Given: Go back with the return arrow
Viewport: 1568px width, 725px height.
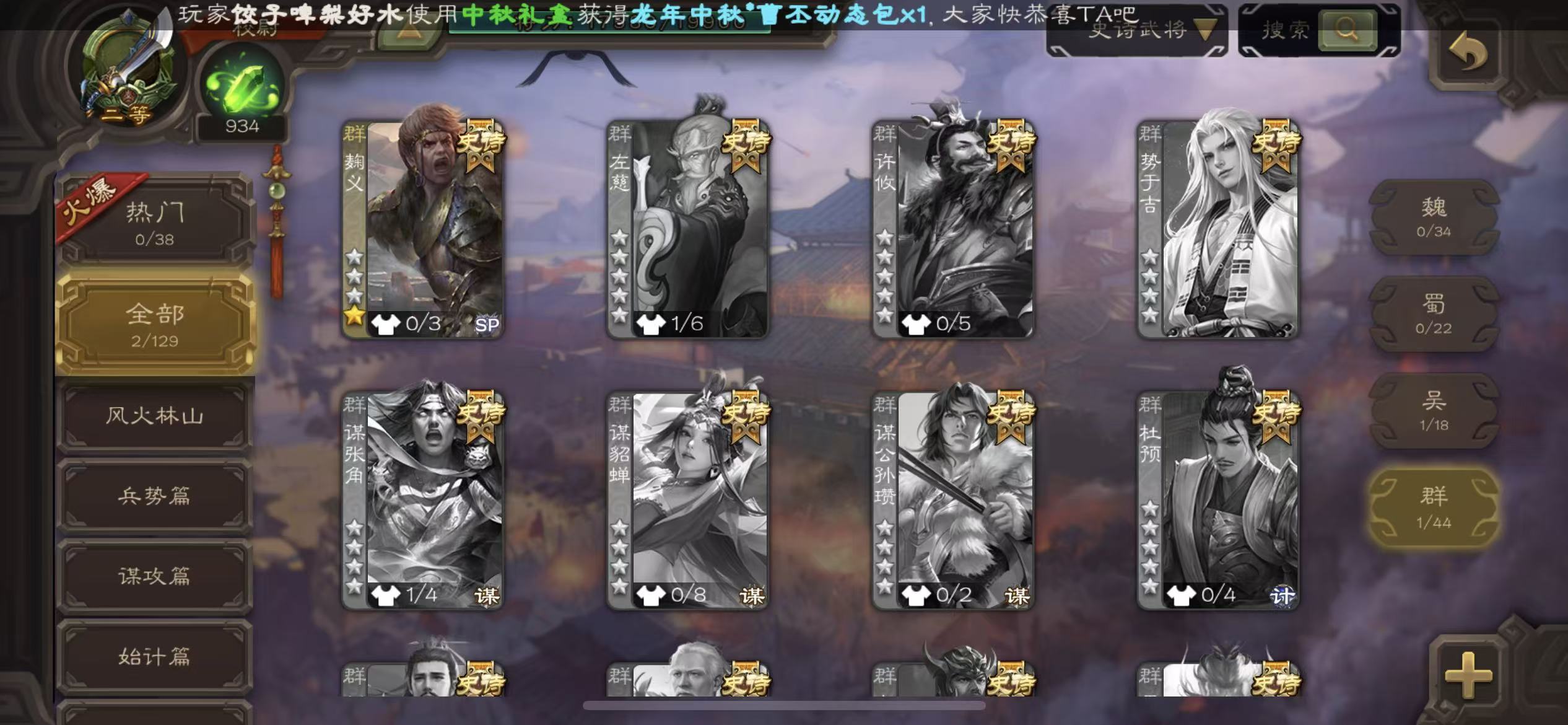Looking at the screenshot, I should pyautogui.click(x=1468, y=52).
